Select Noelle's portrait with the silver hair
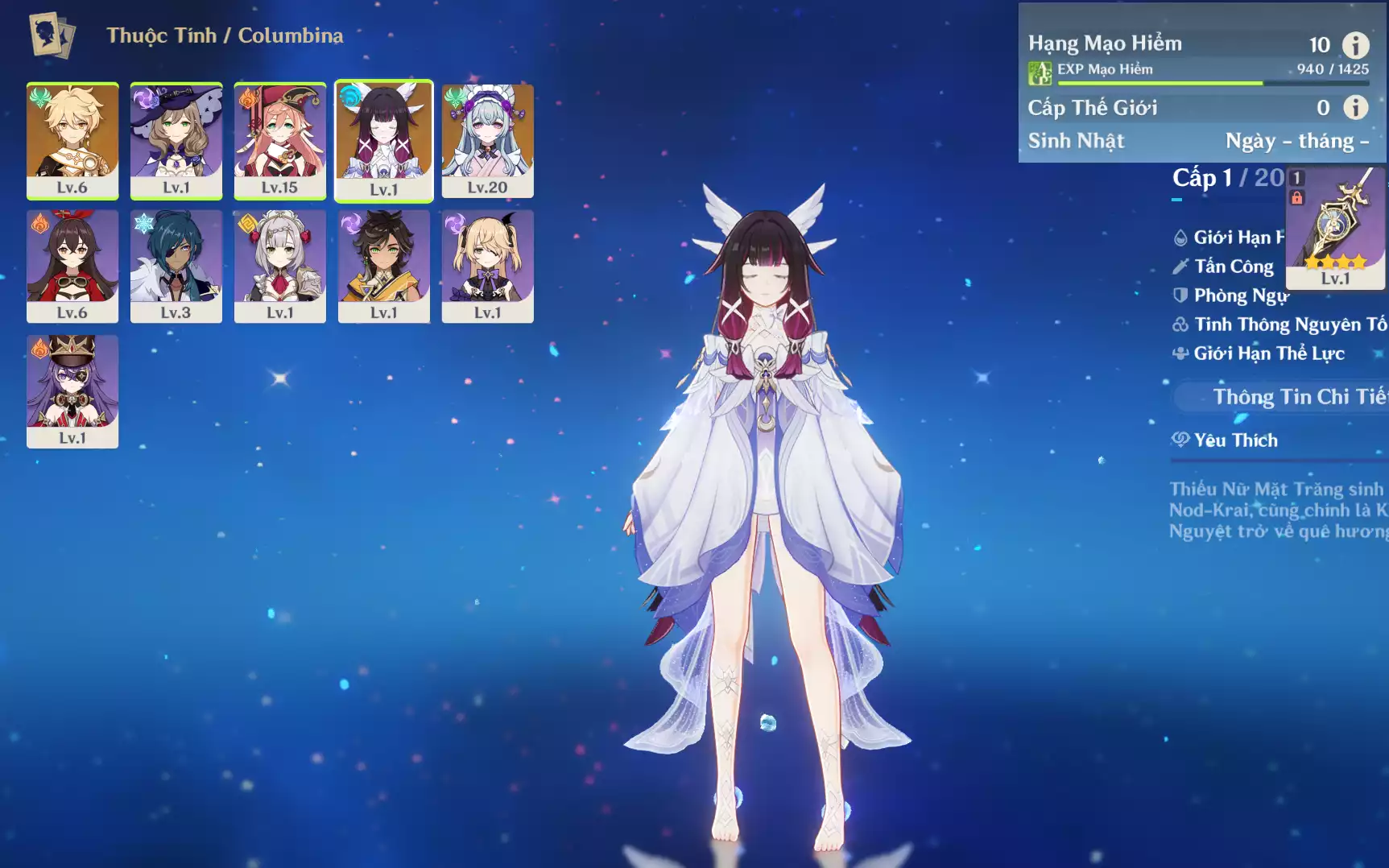 pyautogui.click(x=280, y=266)
